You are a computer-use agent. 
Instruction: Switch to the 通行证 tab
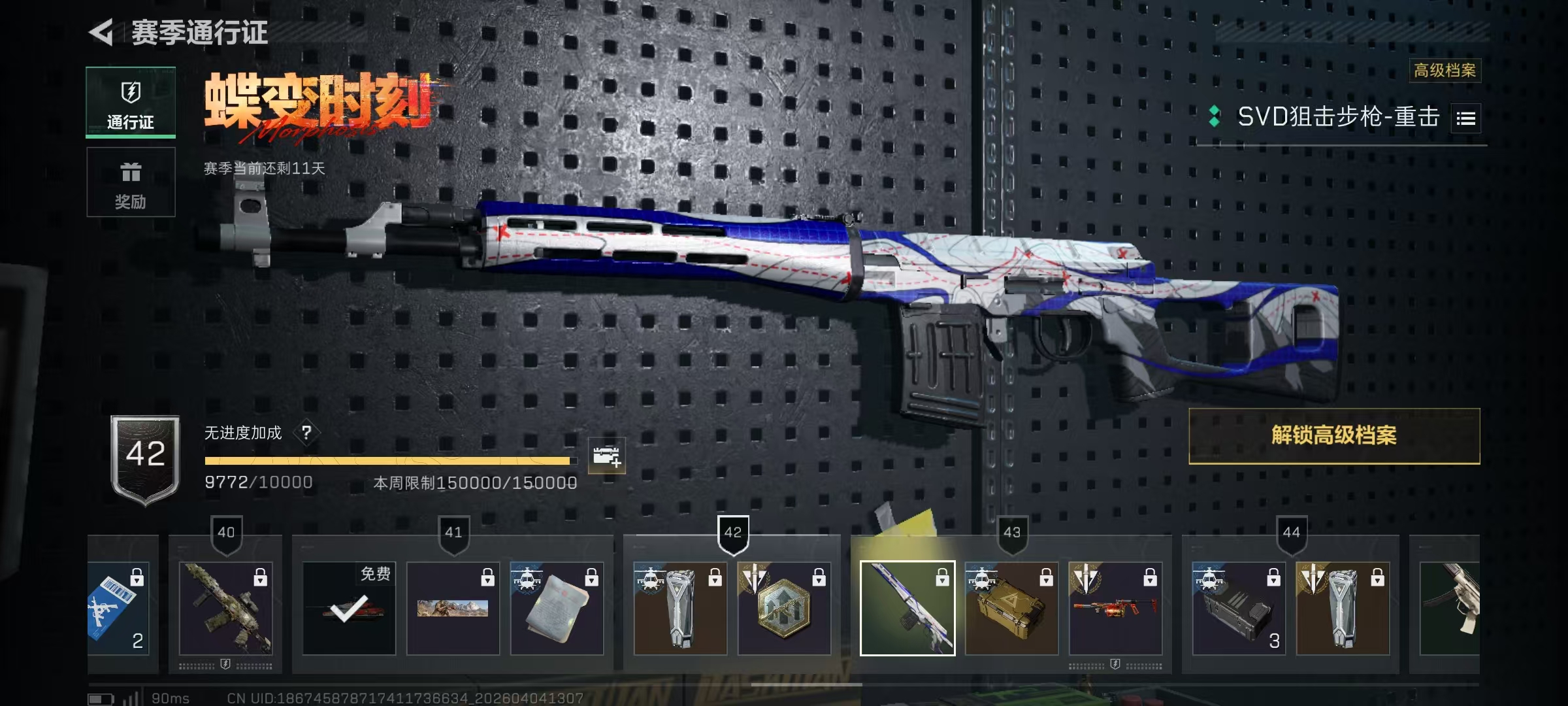131,103
